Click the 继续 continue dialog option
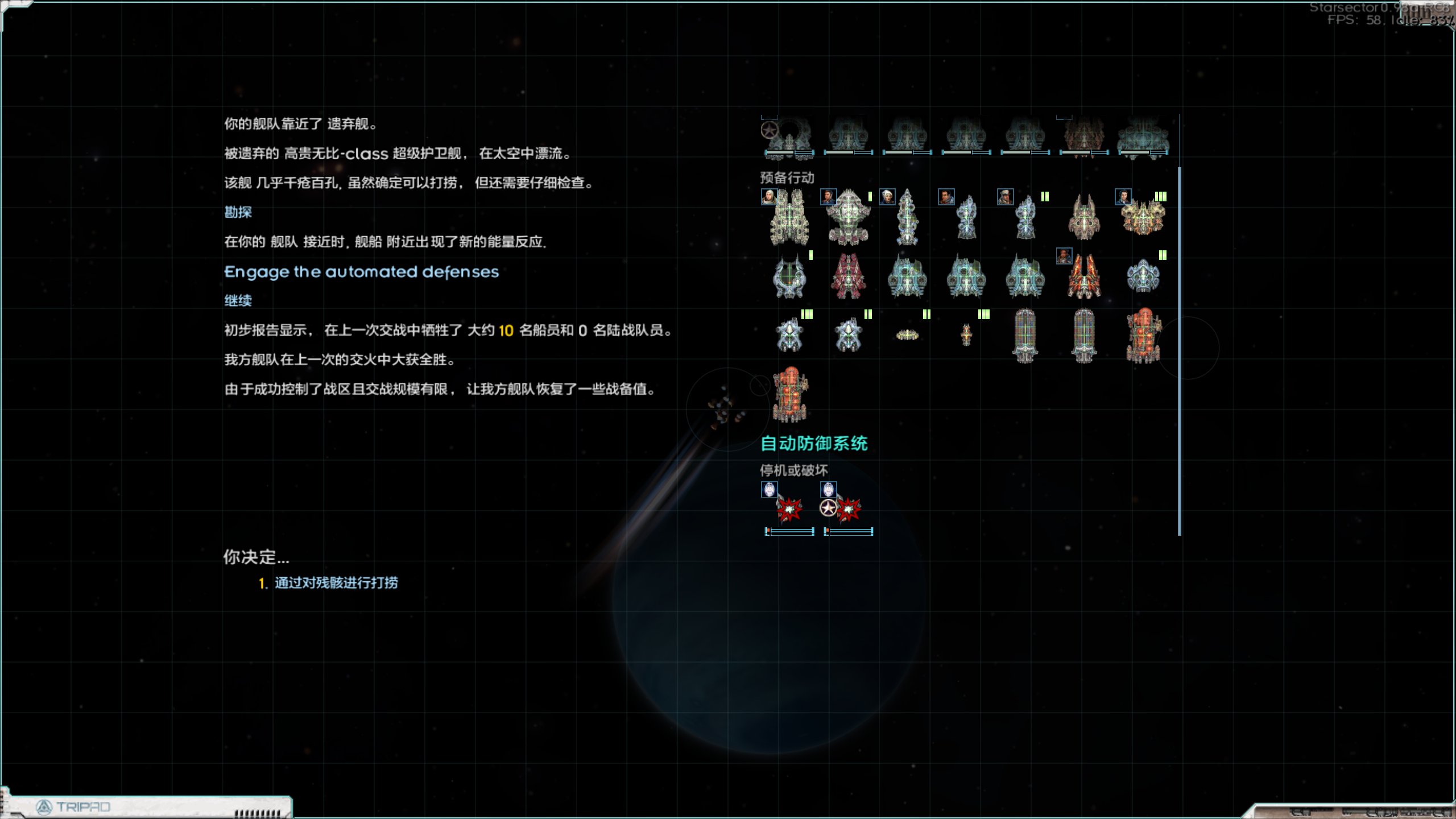The width and height of the screenshot is (1456, 819). [239, 300]
